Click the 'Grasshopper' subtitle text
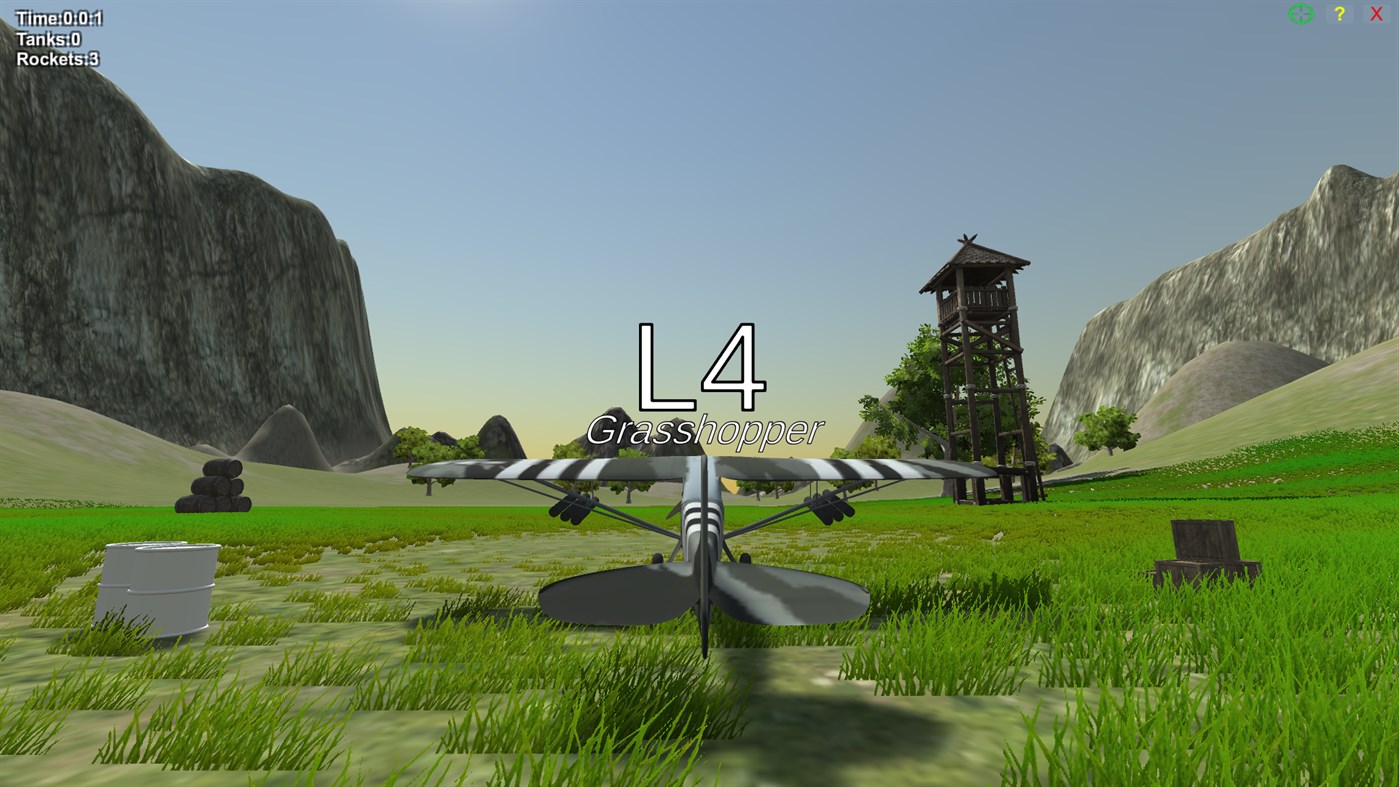Image resolution: width=1399 pixels, height=787 pixels. 705,430
